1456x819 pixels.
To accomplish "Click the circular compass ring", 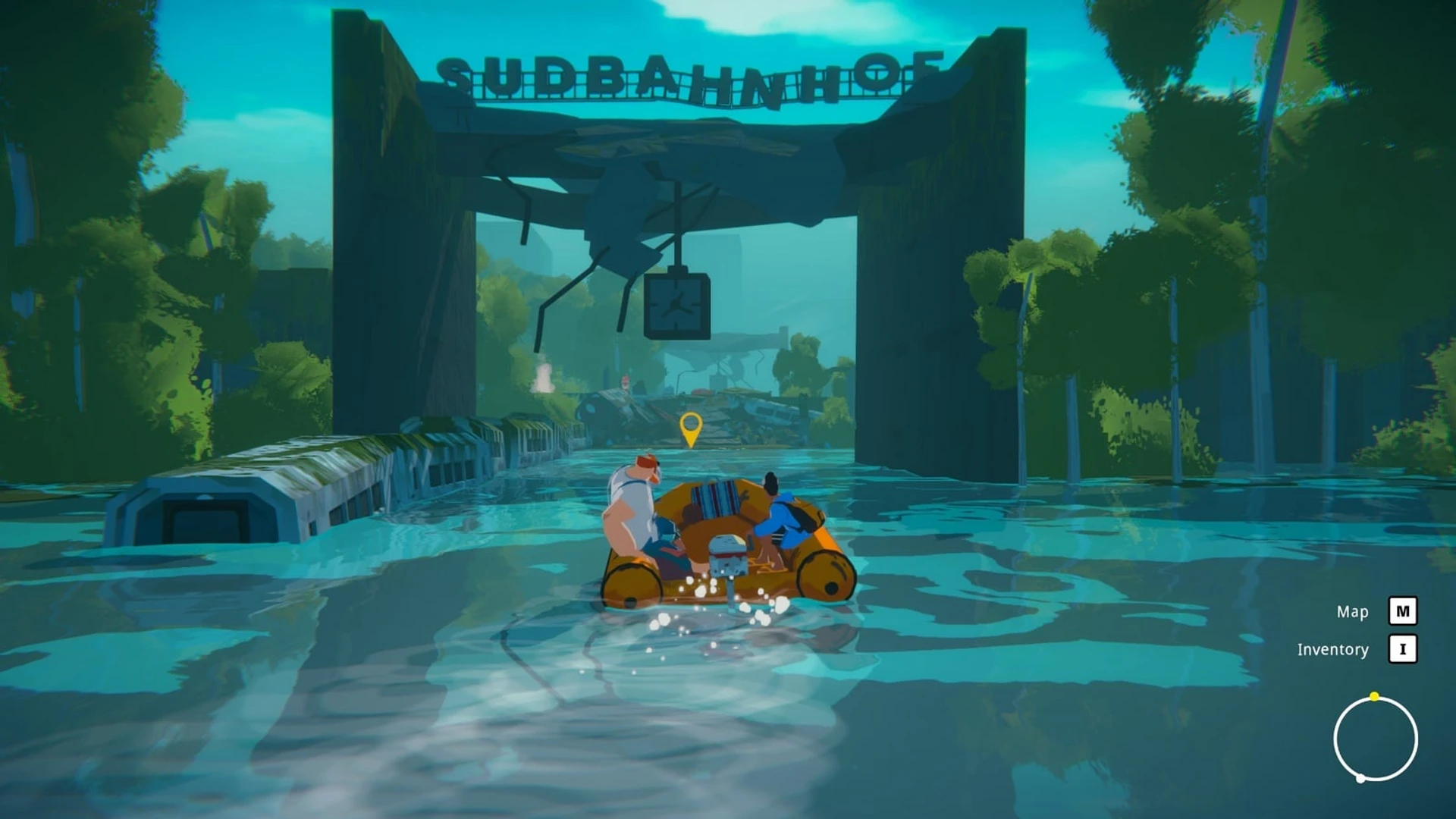I will 1375,739.
